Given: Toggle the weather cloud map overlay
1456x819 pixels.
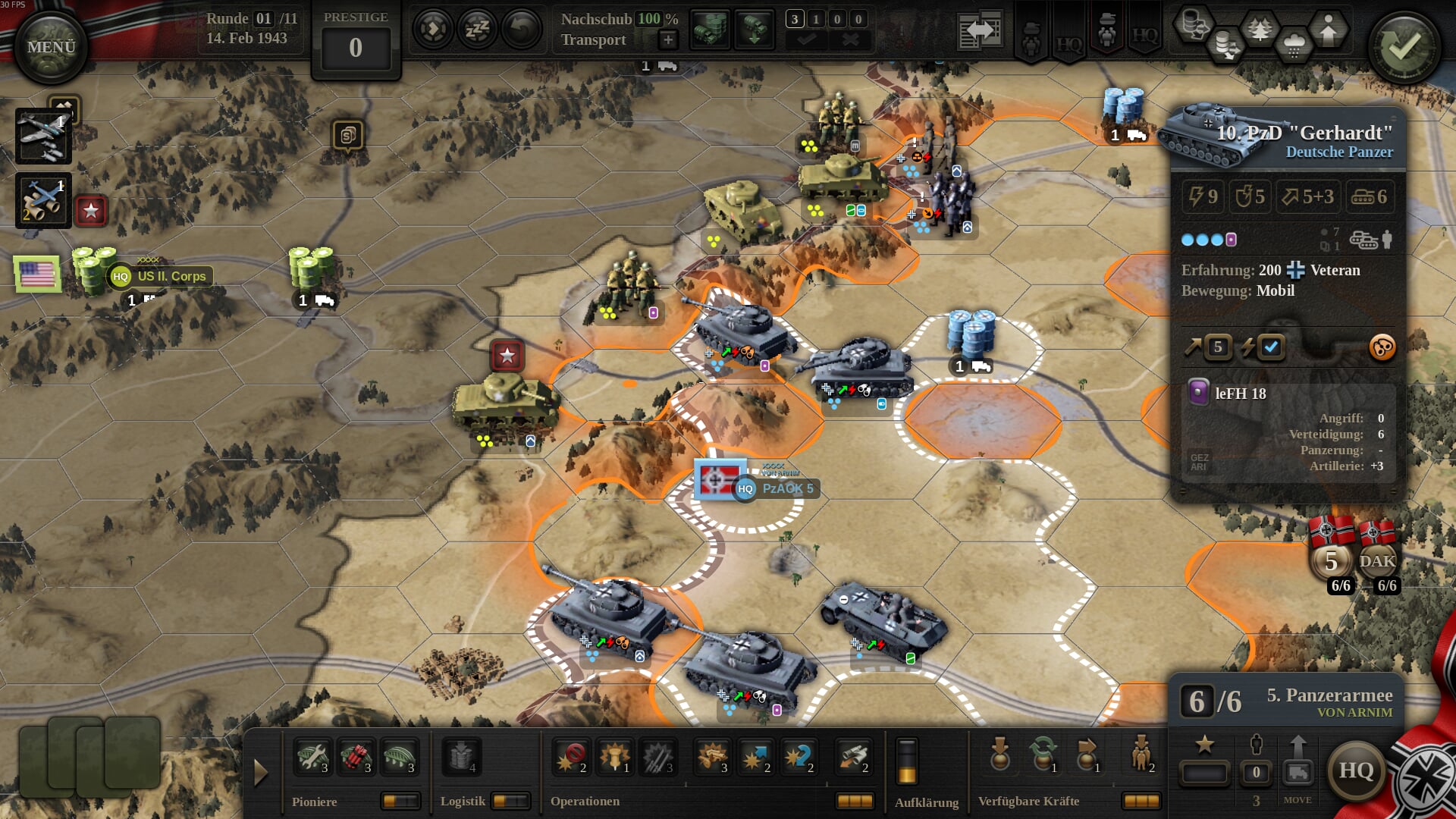Looking at the screenshot, I should pos(1294,44).
